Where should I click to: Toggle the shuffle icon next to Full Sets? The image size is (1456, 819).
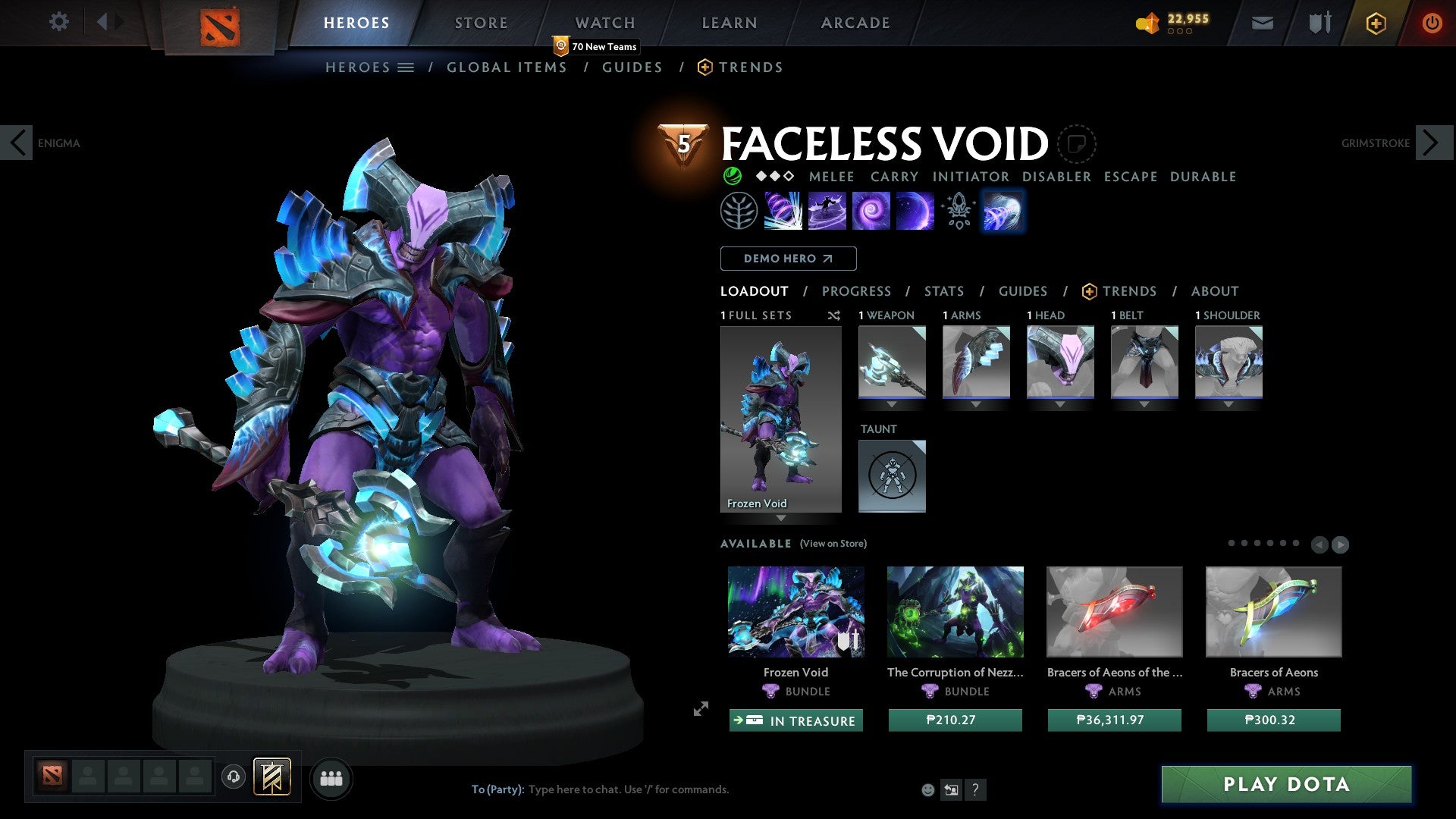pyautogui.click(x=834, y=315)
